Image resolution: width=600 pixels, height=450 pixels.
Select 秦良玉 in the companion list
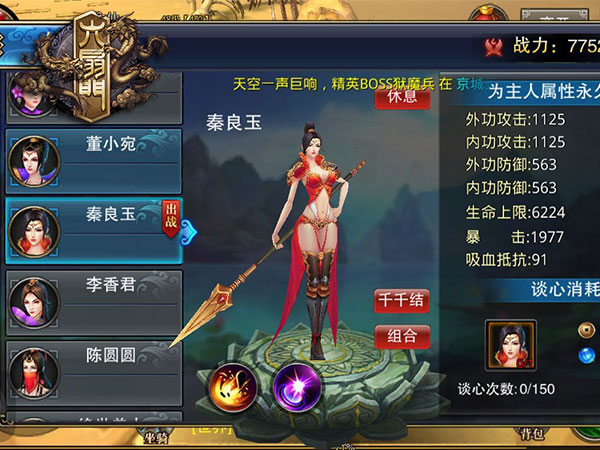pyautogui.click(x=94, y=227)
